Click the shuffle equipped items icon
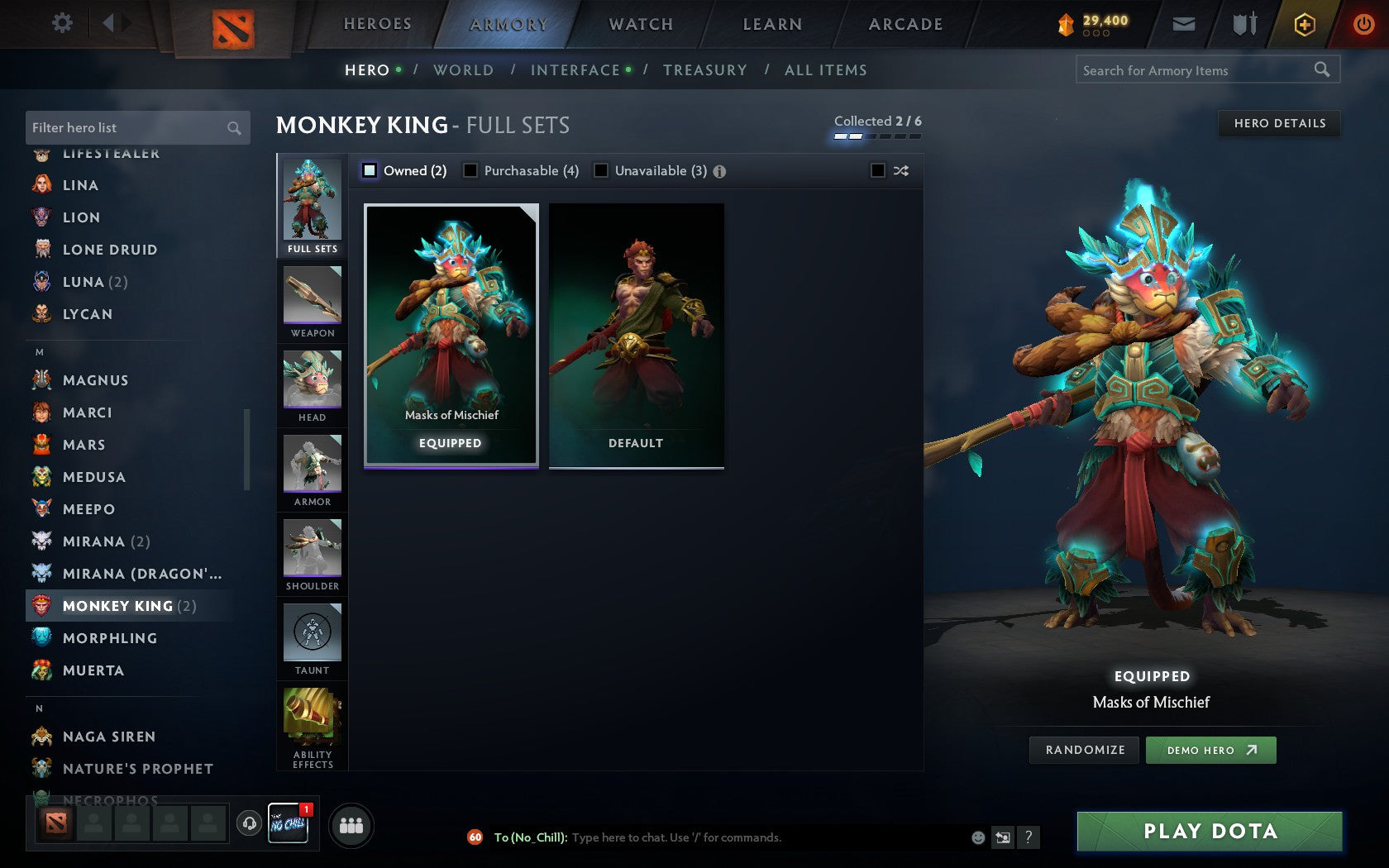Viewport: 1389px width, 868px height. [900, 170]
